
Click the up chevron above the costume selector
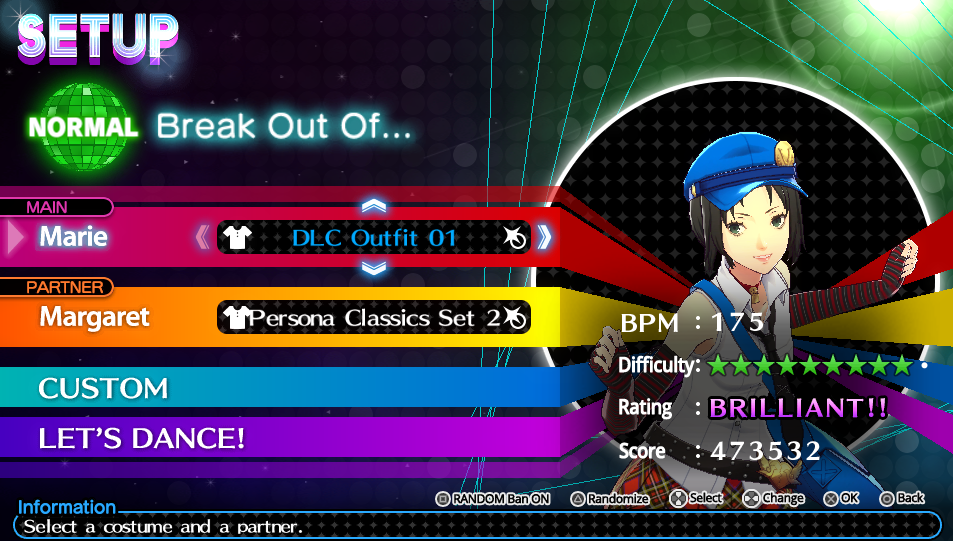[374, 206]
